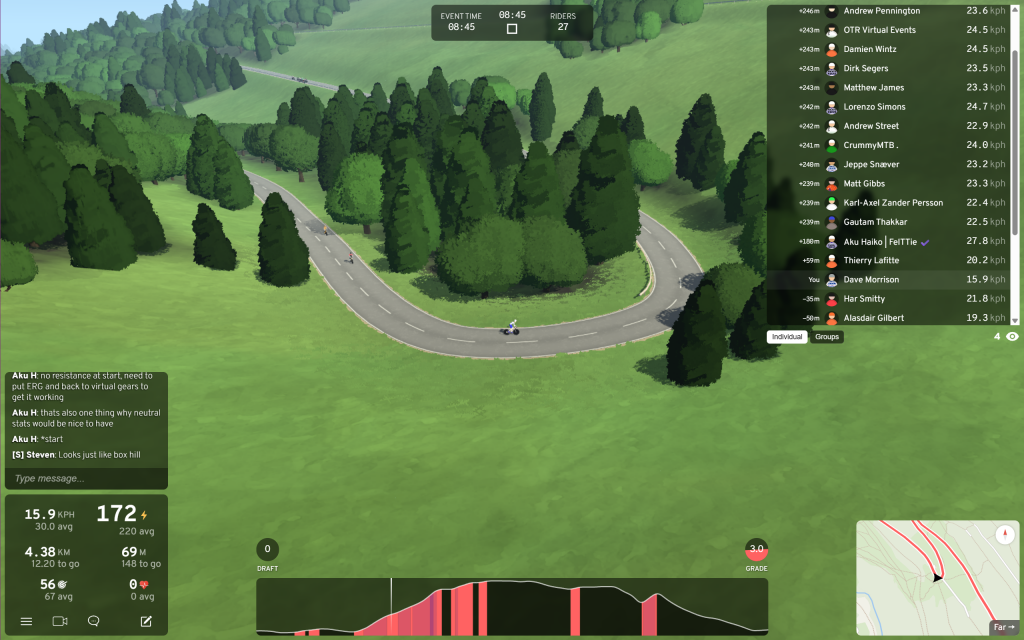Click the elevation profile chart
The width and height of the screenshot is (1024, 640).
click(x=512, y=606)
